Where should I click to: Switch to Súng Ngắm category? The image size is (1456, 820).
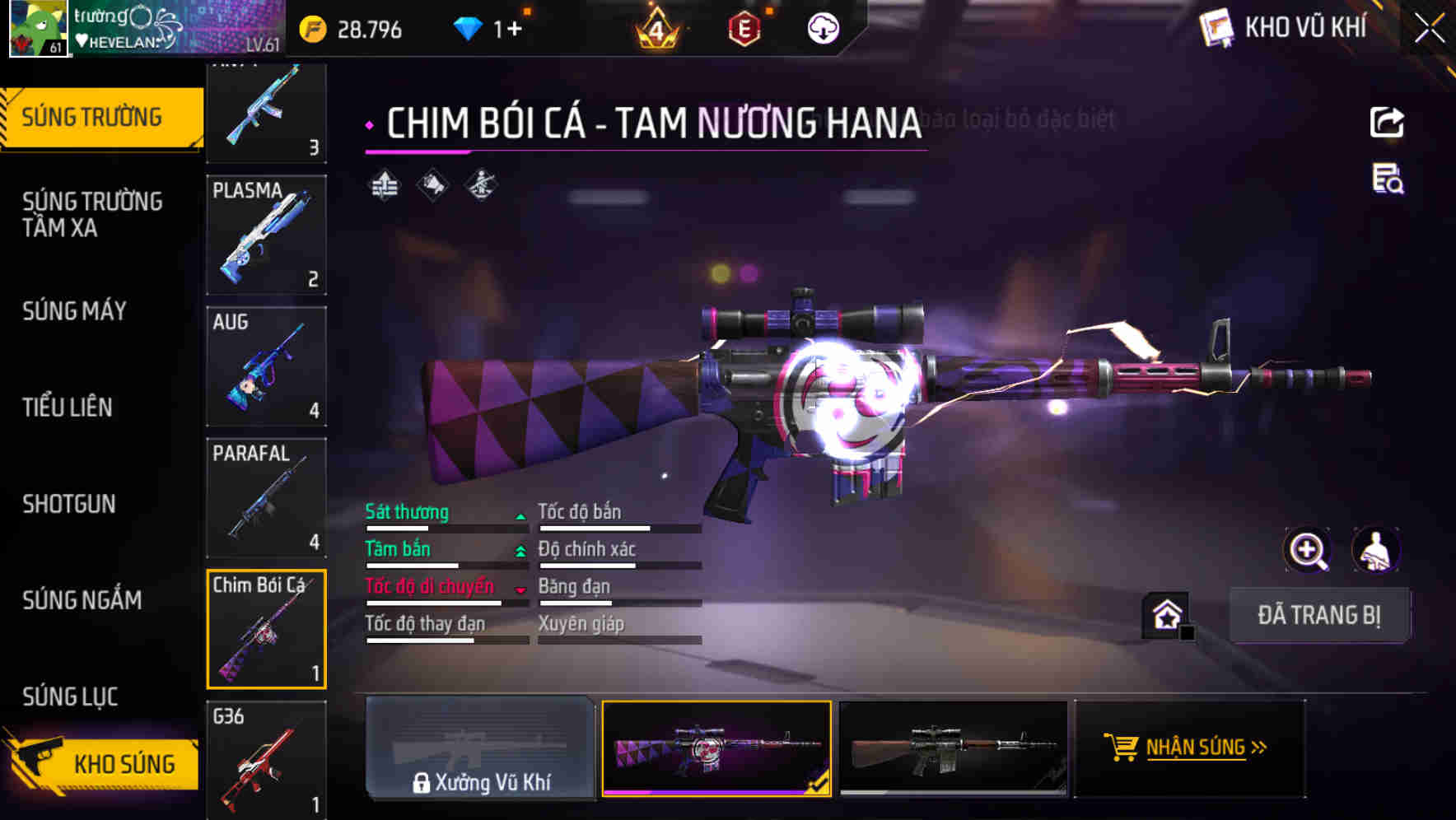click(82, 600)
